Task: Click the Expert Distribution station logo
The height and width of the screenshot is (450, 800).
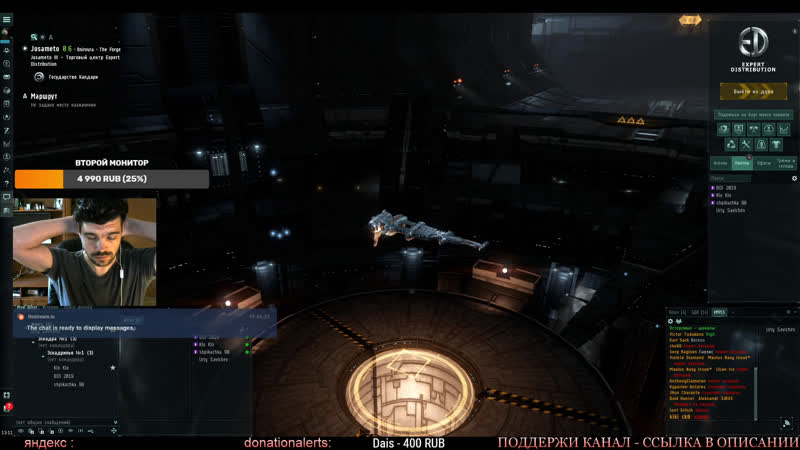Action: (x=753, y=42)
